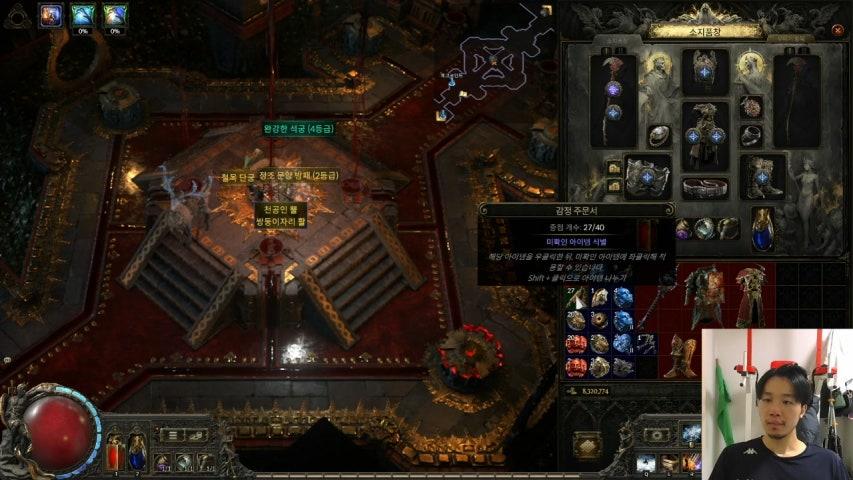Click the equipped gloves slot

(x=645, y=176)
